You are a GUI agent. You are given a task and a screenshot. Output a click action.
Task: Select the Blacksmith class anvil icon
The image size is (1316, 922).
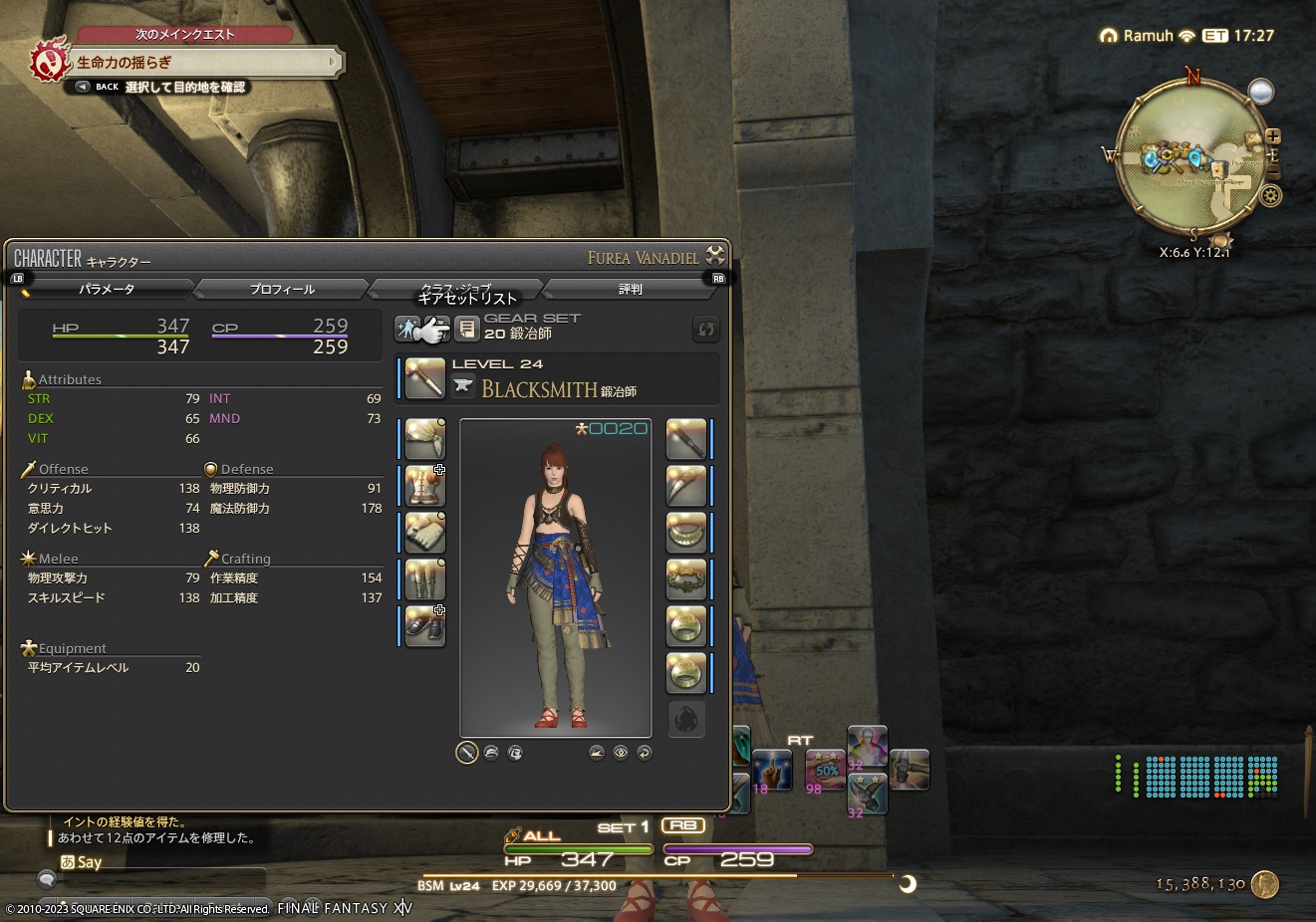click(464, 384)
